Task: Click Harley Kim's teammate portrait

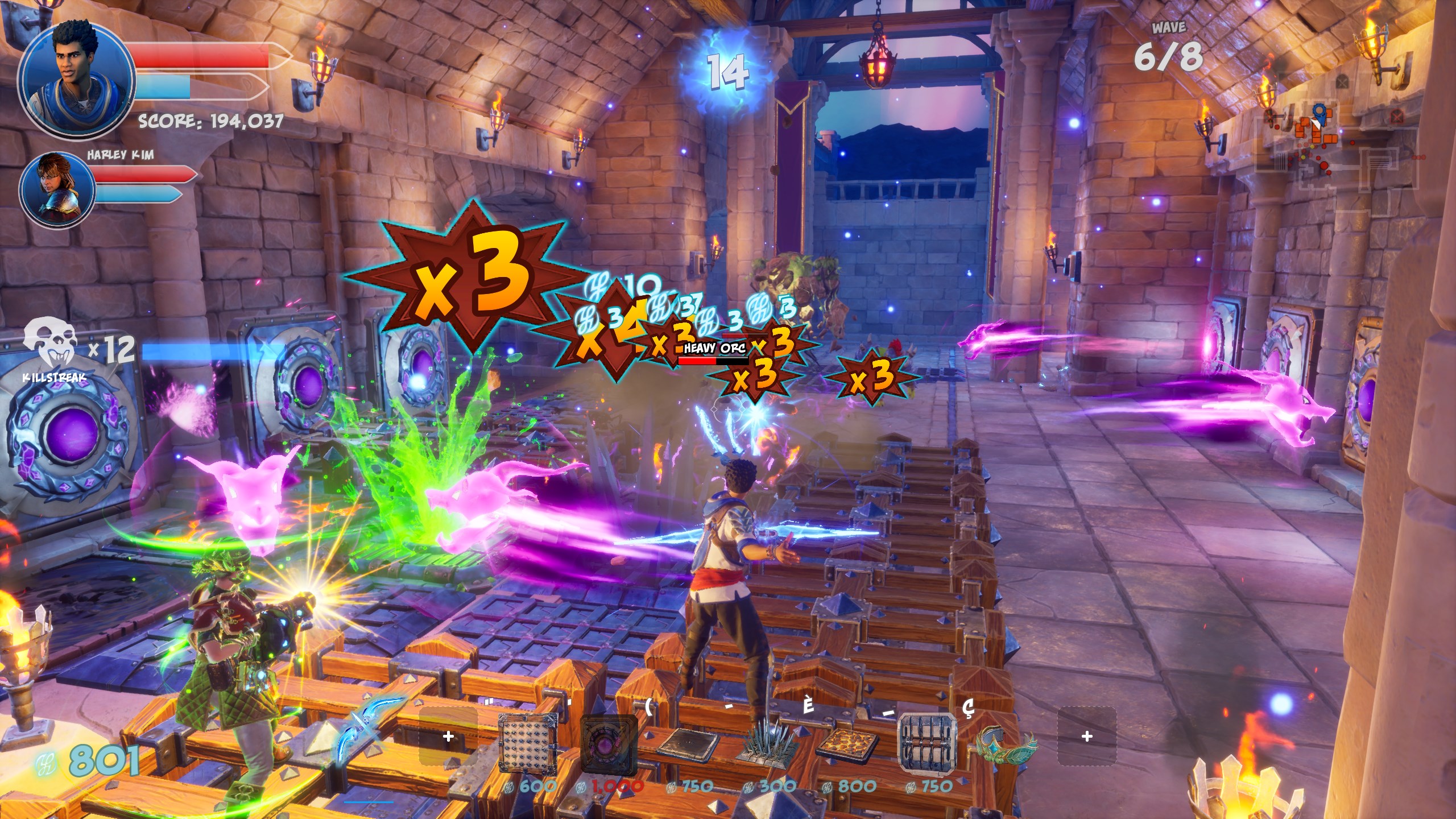Action: [57, 189]
